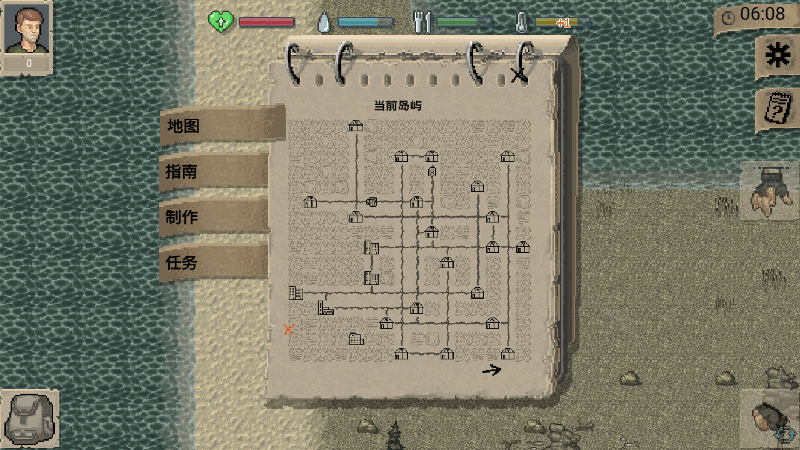The width and height of the screenshot is (800, 450).
Task: Tap the bottom-right action icon
Action: (770, 418)
